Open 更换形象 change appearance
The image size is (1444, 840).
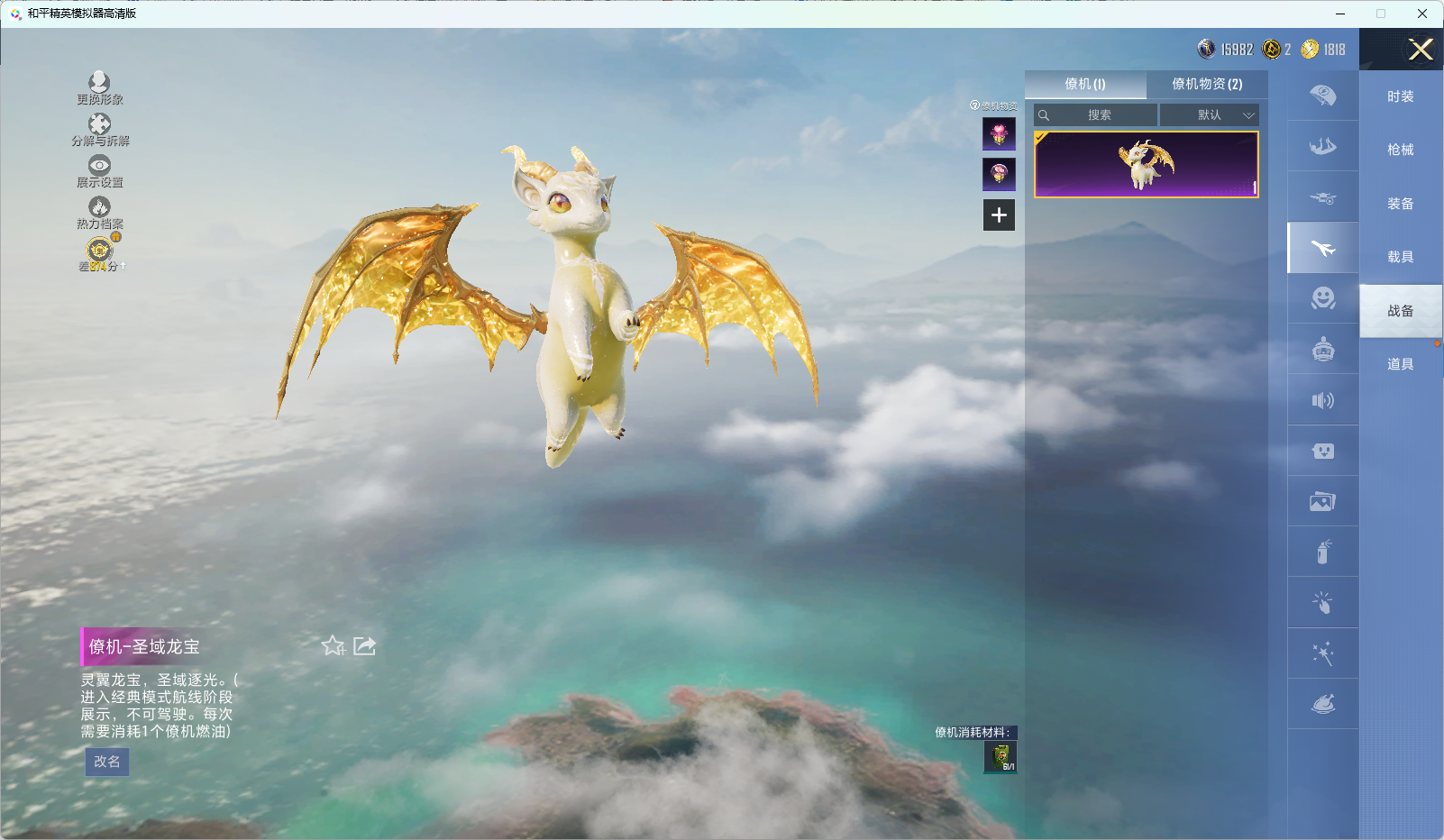coord(99,88)
